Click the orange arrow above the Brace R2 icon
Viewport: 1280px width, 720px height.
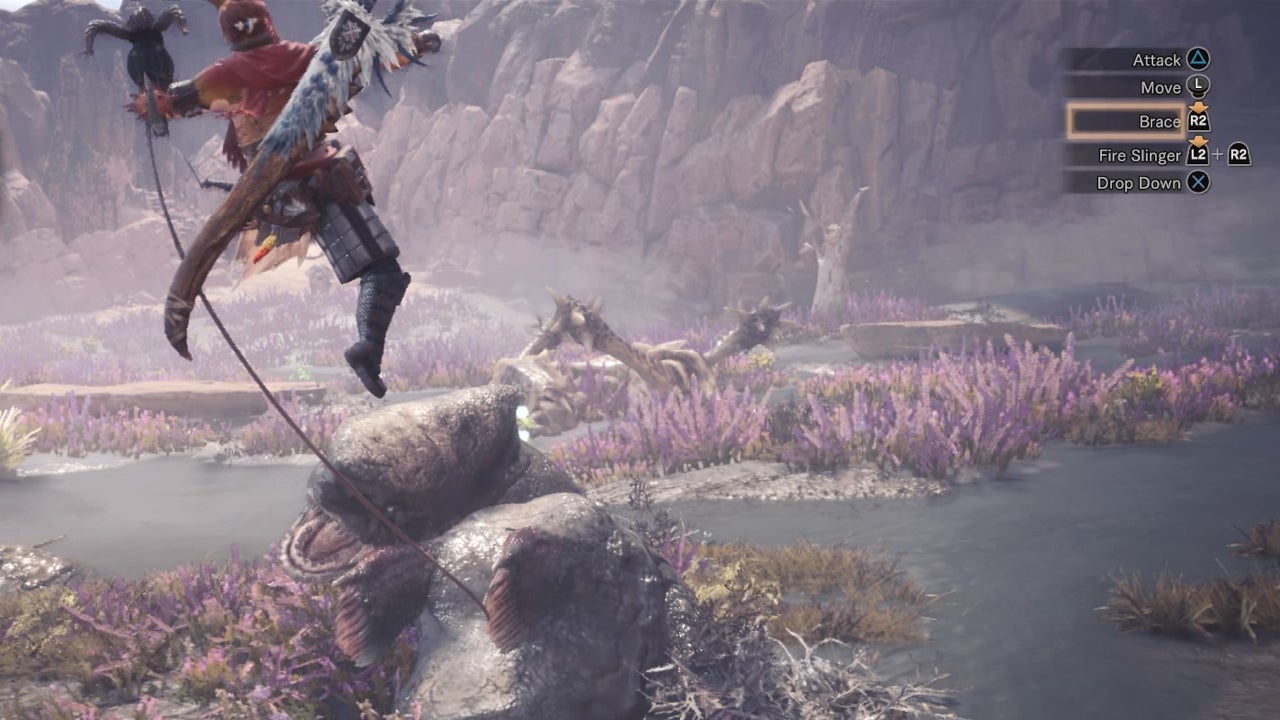point(1198,106)
